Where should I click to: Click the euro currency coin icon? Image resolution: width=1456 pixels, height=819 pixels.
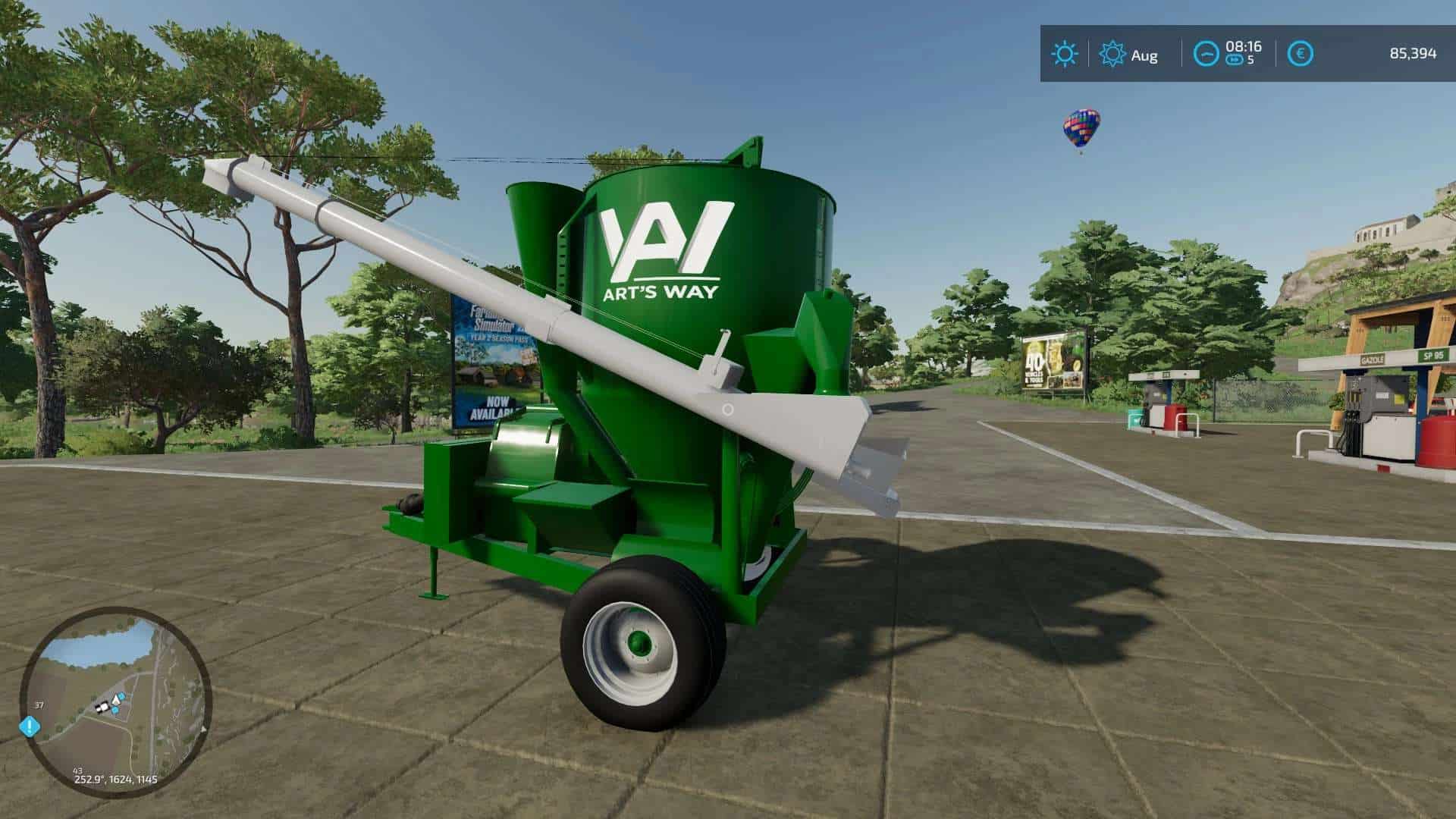click(1301, 52)
